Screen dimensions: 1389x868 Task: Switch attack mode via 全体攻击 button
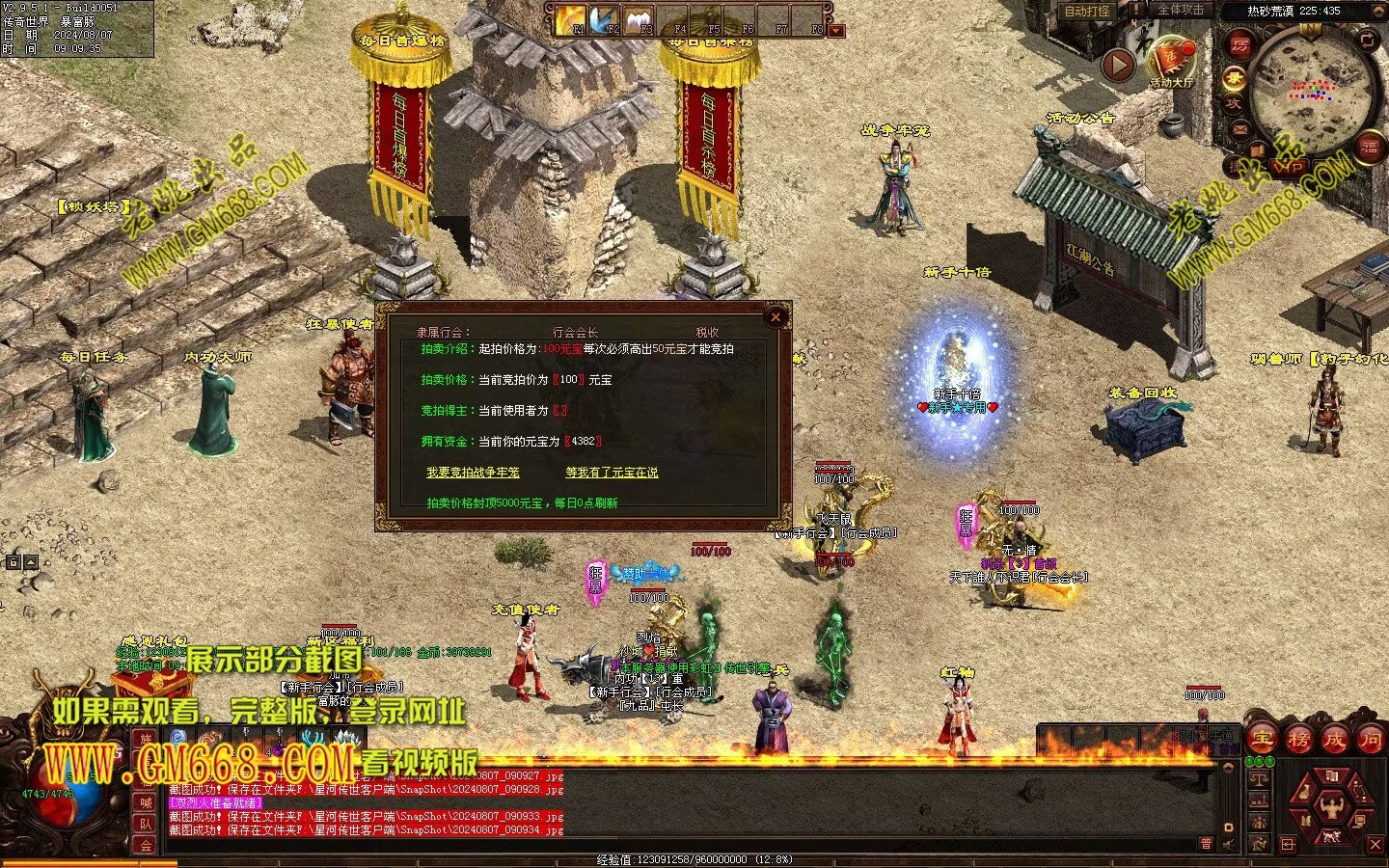pos(1181,10)
